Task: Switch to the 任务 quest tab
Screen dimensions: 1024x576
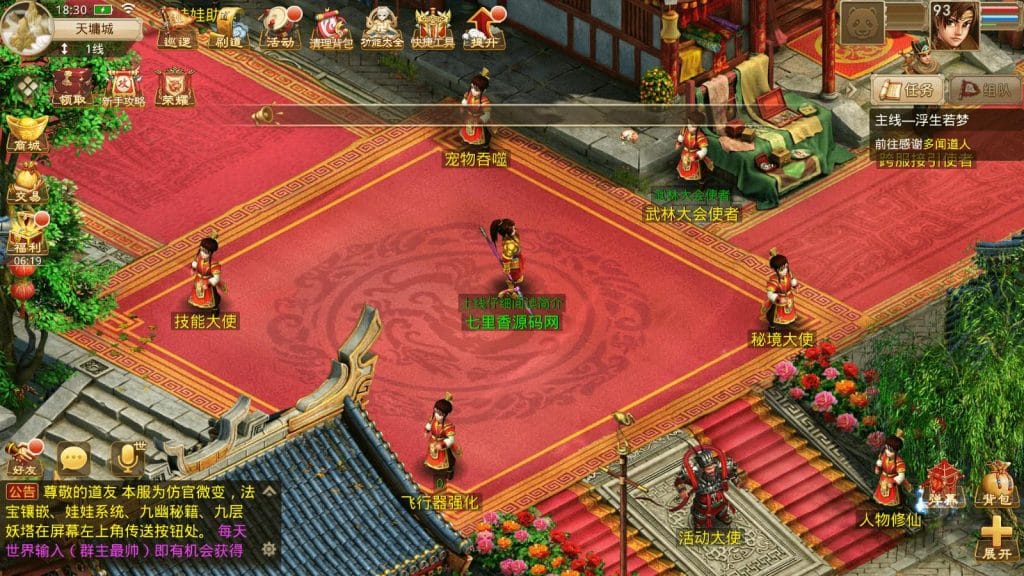Action: [908, 89]
